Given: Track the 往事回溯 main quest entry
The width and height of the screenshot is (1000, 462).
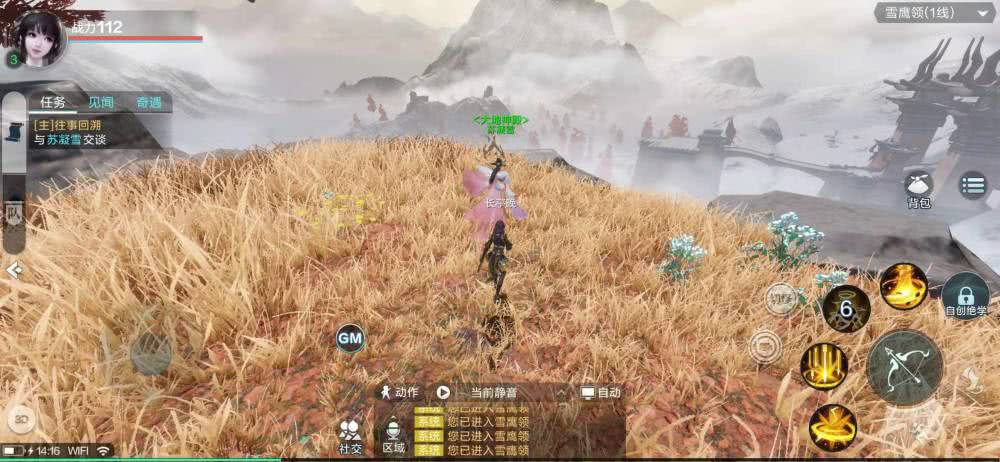Looking at the screenshot, I should [75, 133].
